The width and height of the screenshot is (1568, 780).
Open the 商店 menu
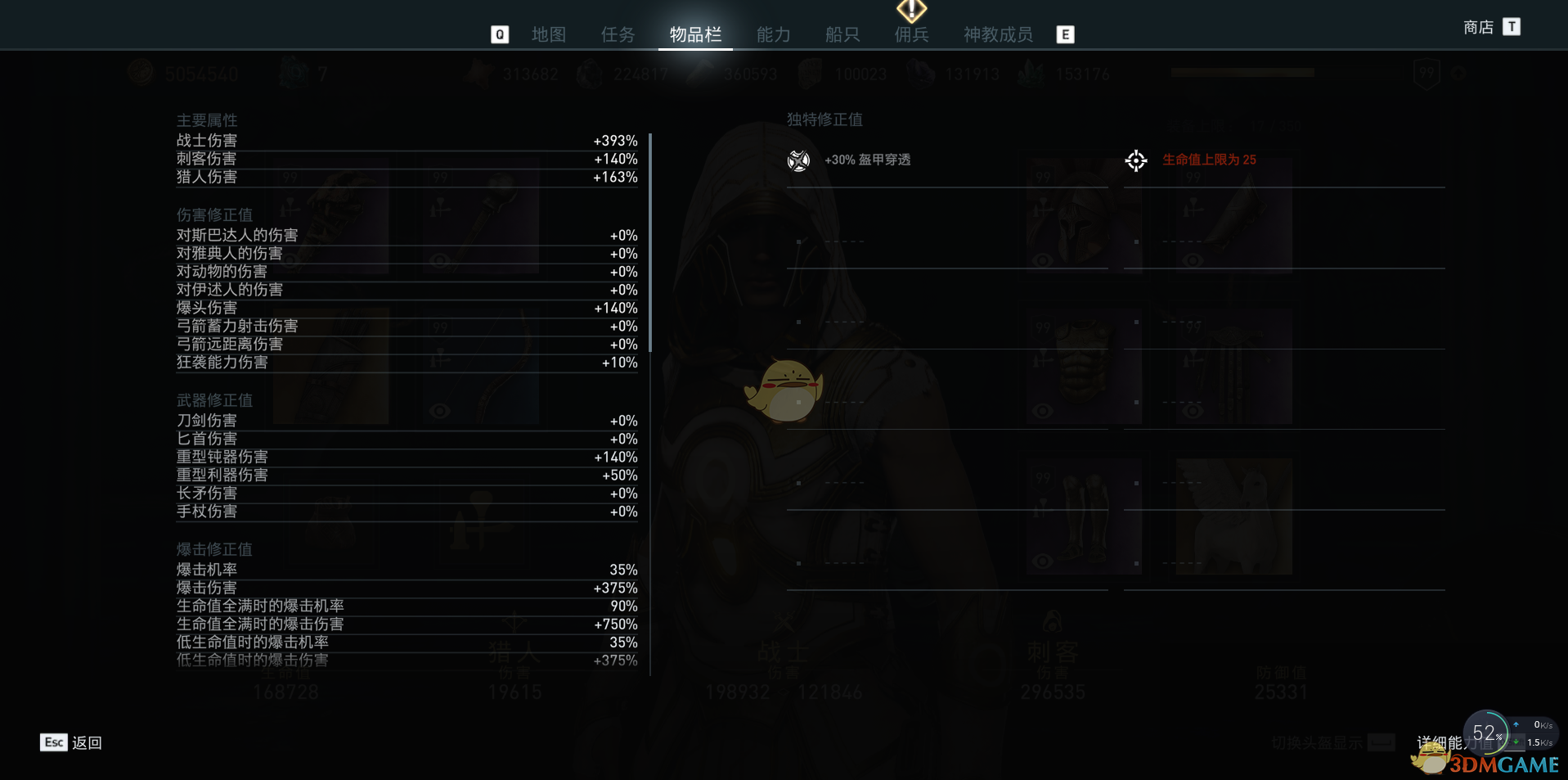pyautogui.click(x=1476, y=26)
